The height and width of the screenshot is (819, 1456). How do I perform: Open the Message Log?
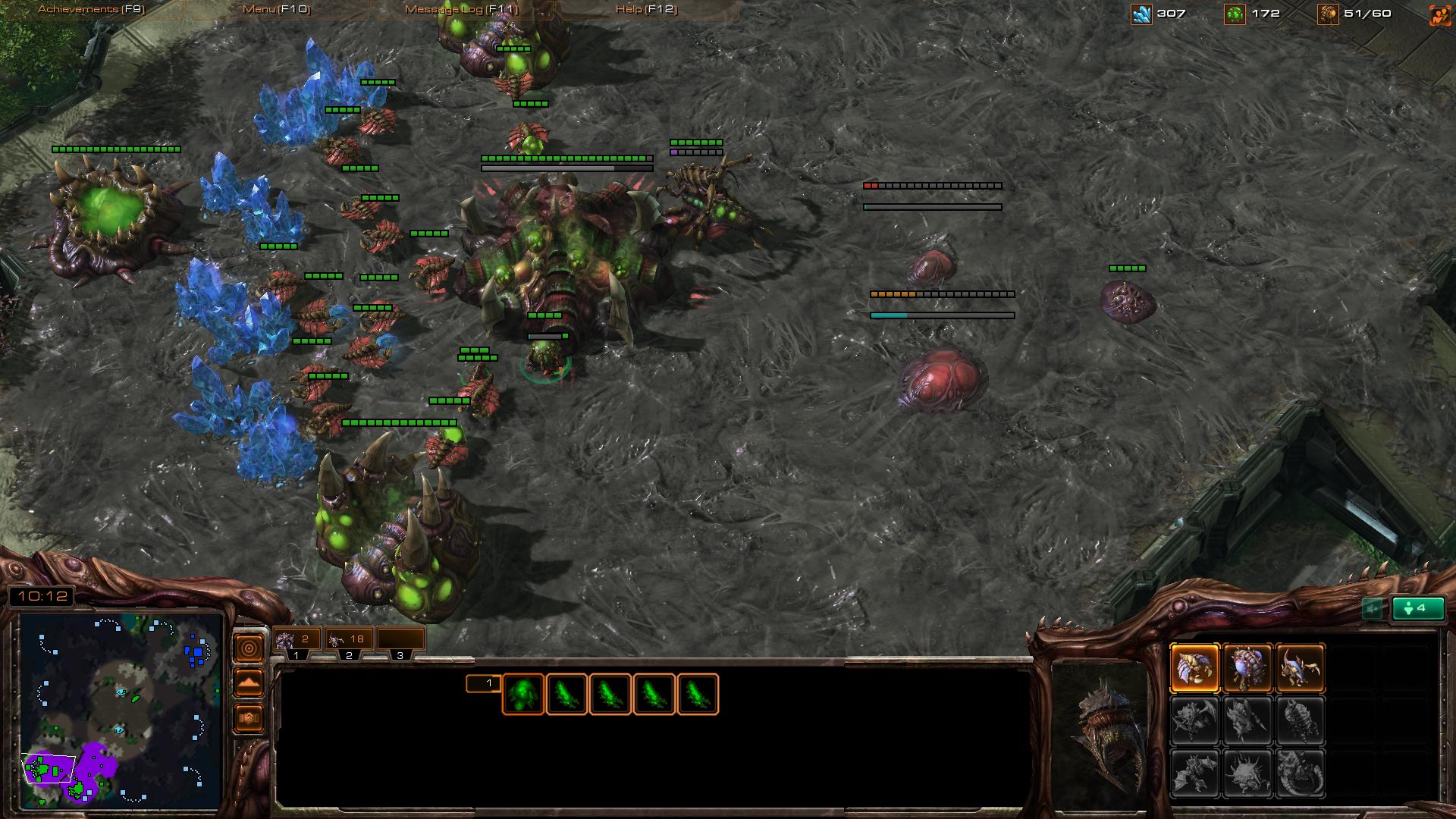coord(461,9)
